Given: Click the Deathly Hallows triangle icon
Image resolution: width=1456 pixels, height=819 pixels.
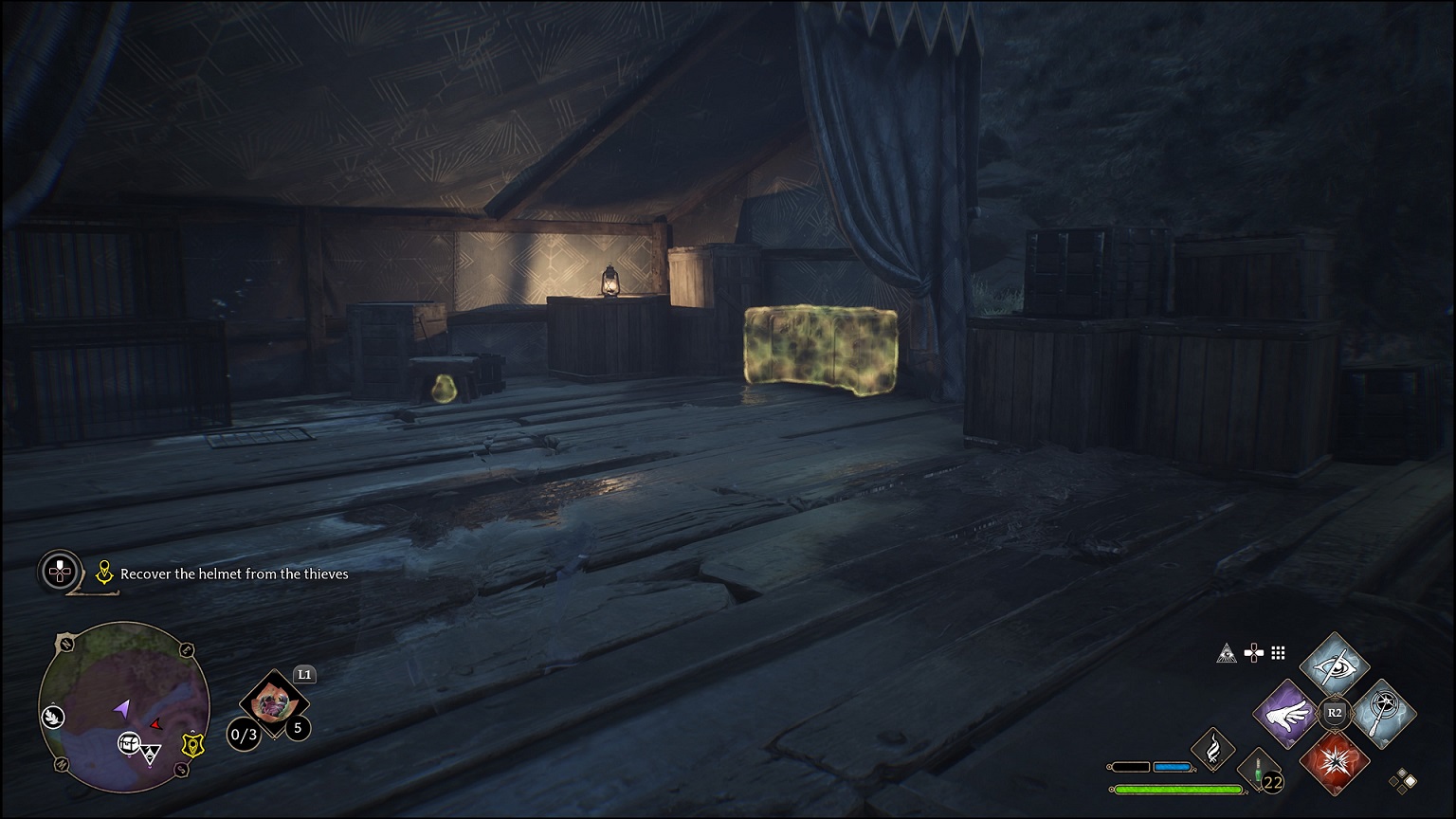Looking at the screenshot, I should [x=1226, y=654].
